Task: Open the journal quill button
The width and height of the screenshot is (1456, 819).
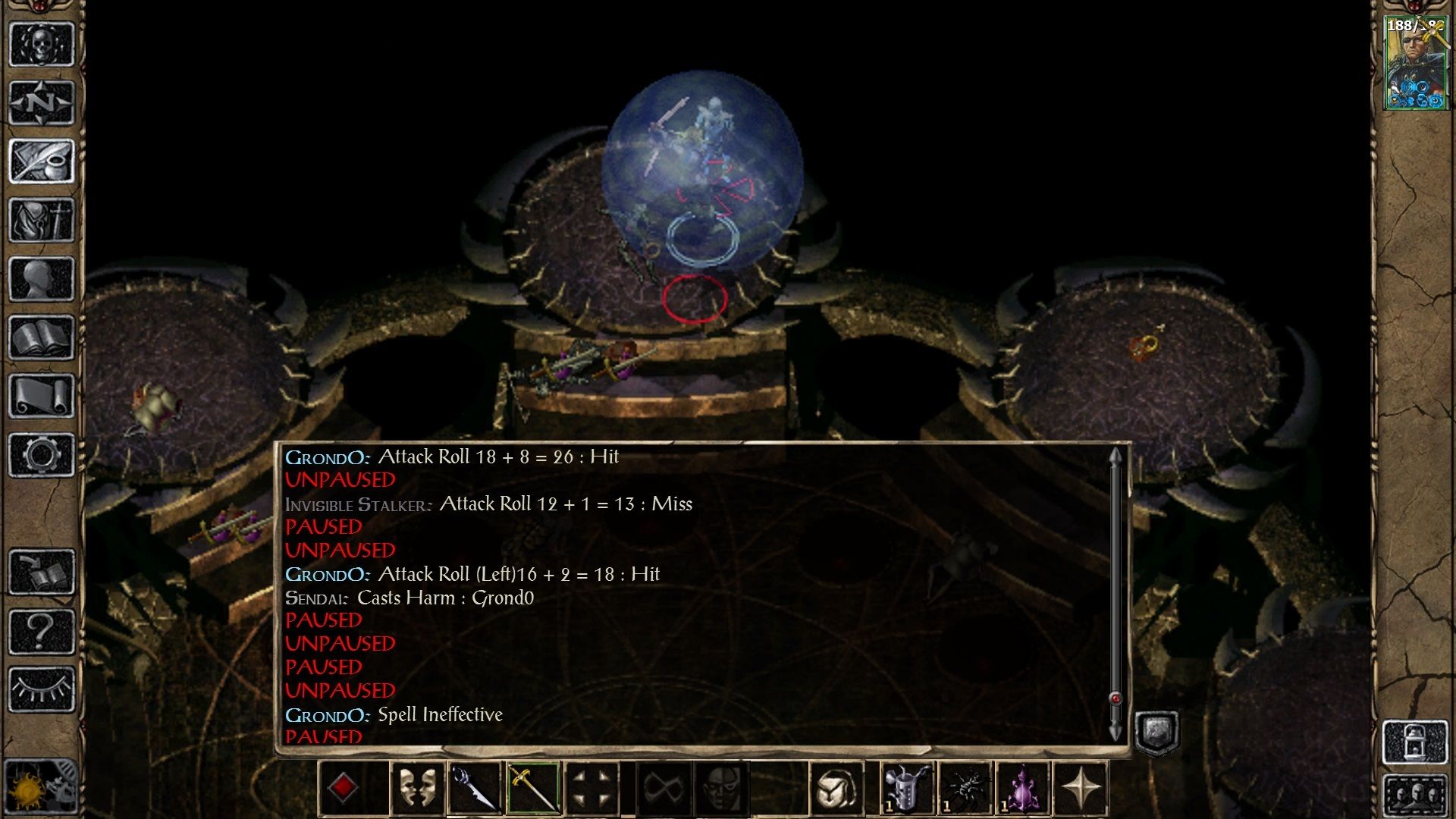Action: coord(41,161)
